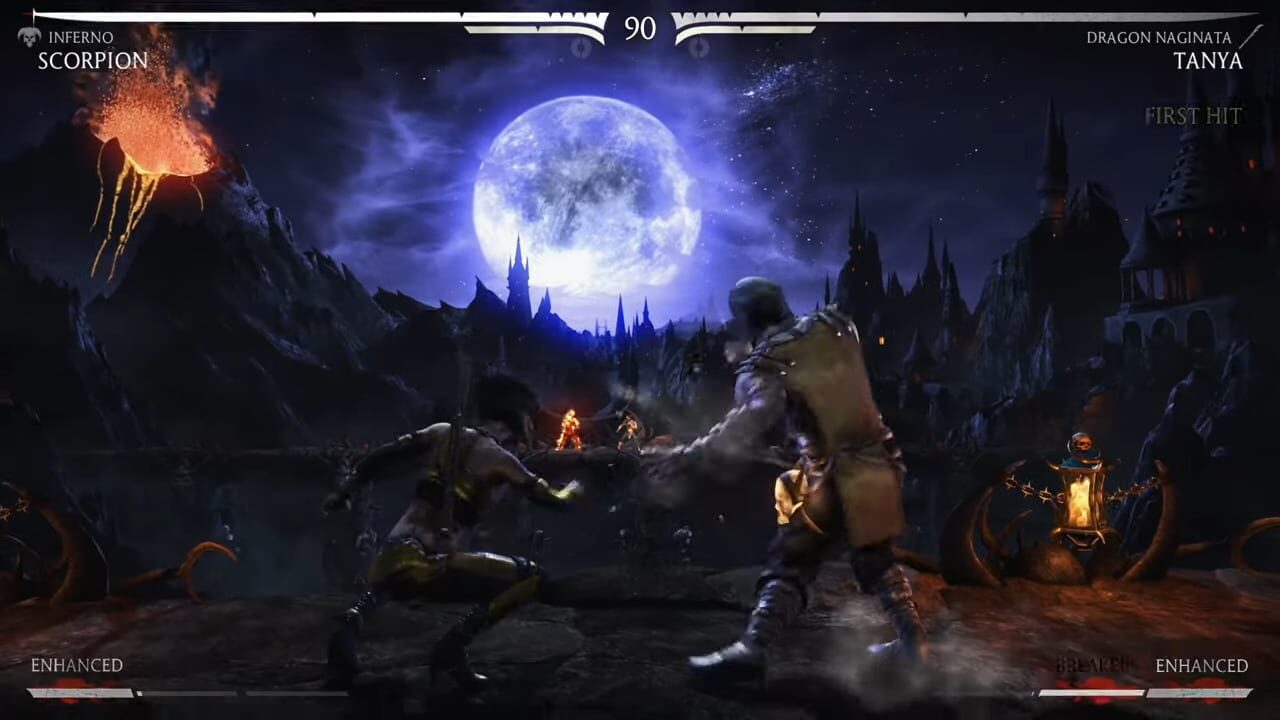
Task: Enable ENHANCED mode on Tanya's side
Action: 1200,664
